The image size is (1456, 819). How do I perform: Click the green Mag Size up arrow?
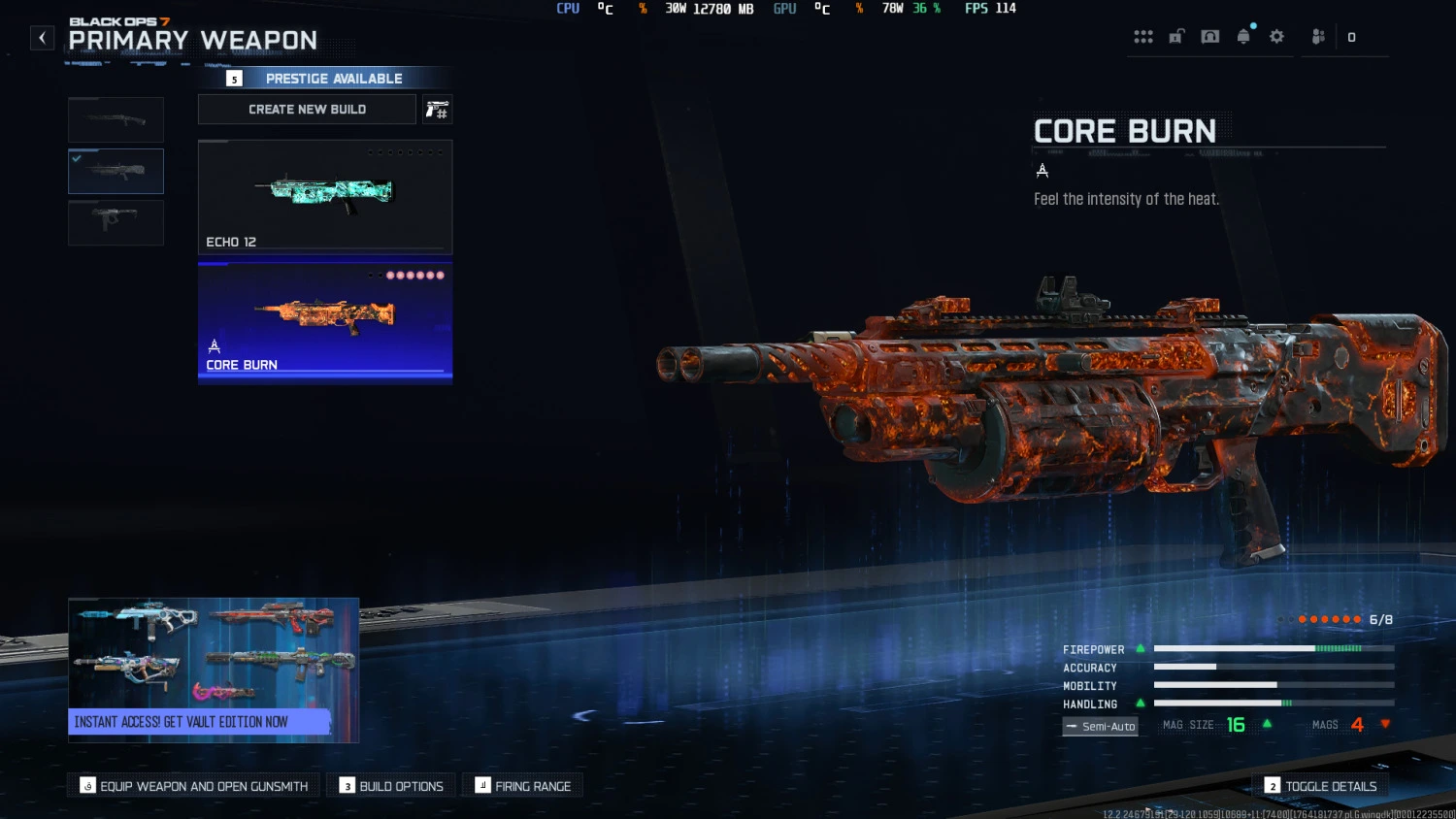[x=1266, y=723]
